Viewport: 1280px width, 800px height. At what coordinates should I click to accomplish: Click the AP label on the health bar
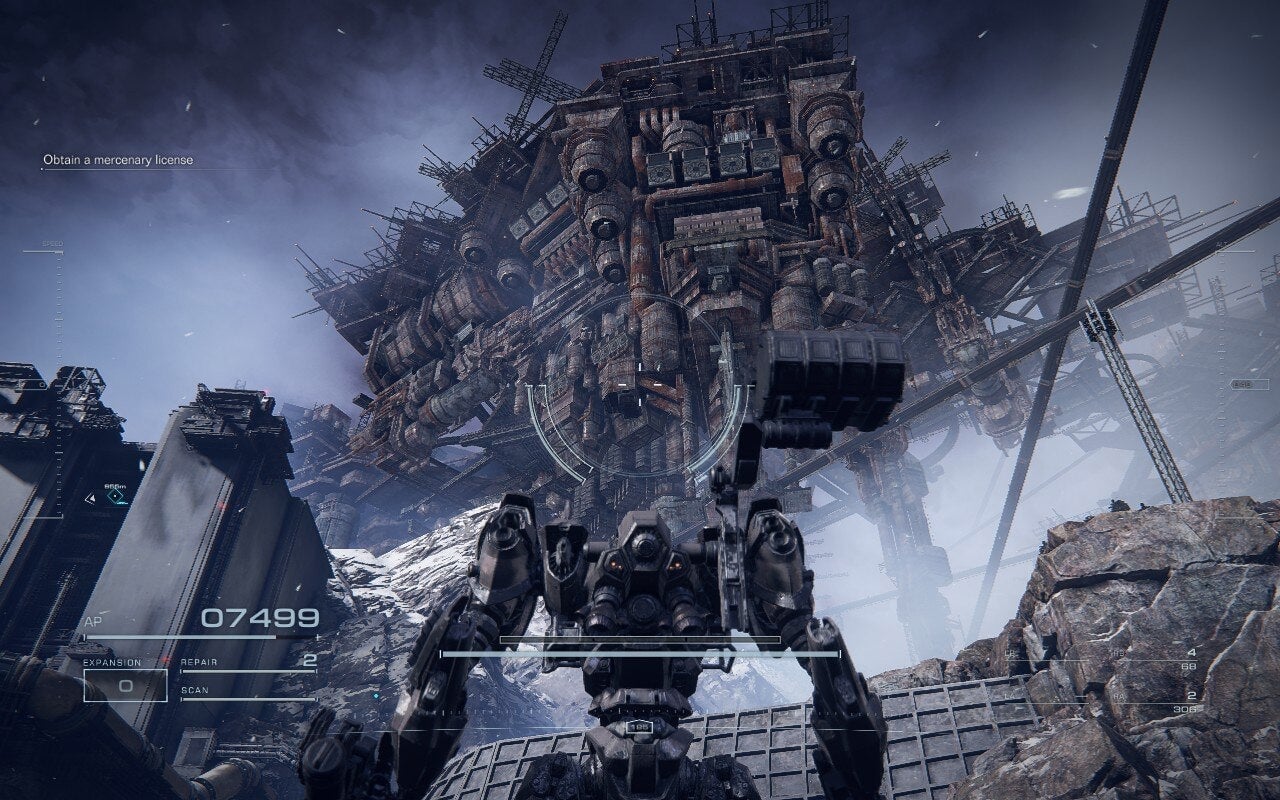(x=93, y=619)
